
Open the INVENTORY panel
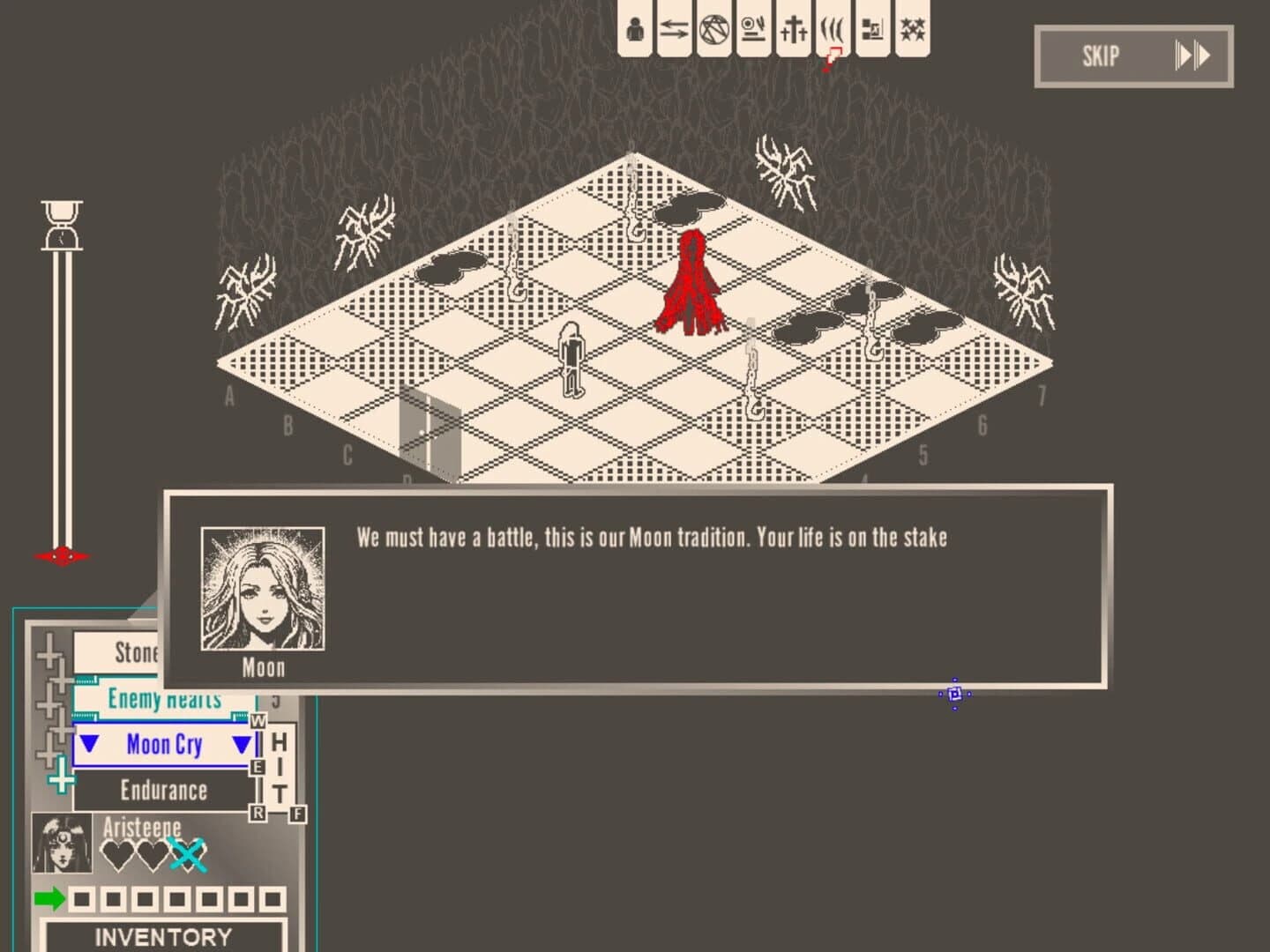pyautogui.click(x=163, y=937)
